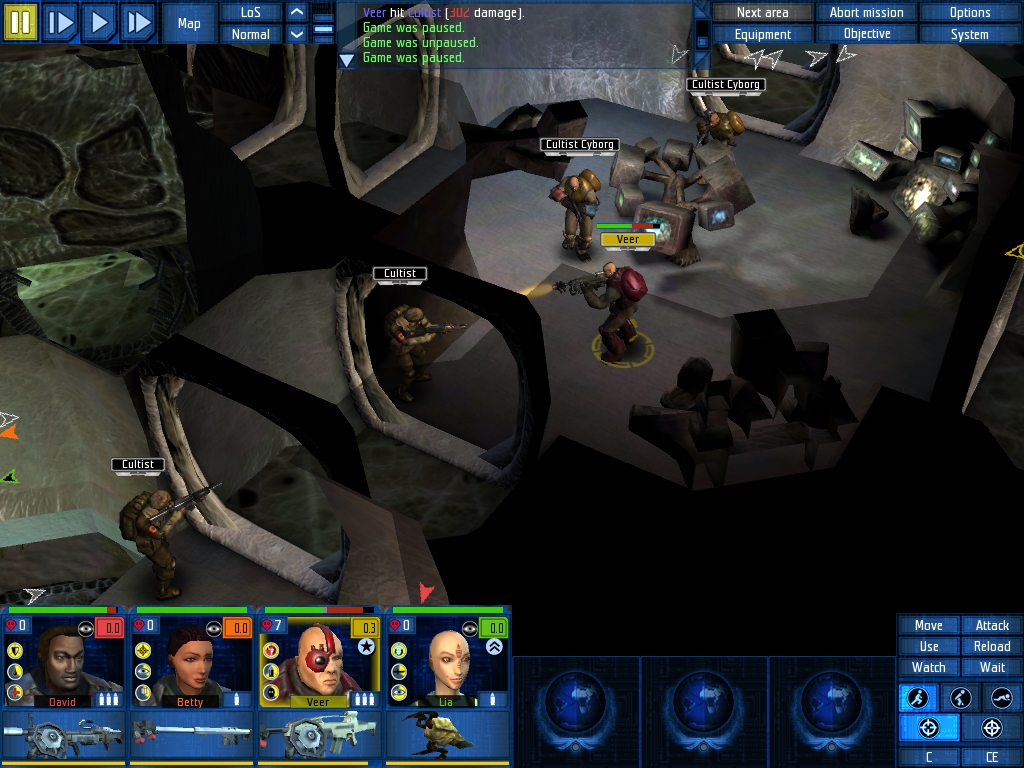Viewport: 1024px width, 768px height.
Task: Issue the Move command
Action: click(928, 625)
